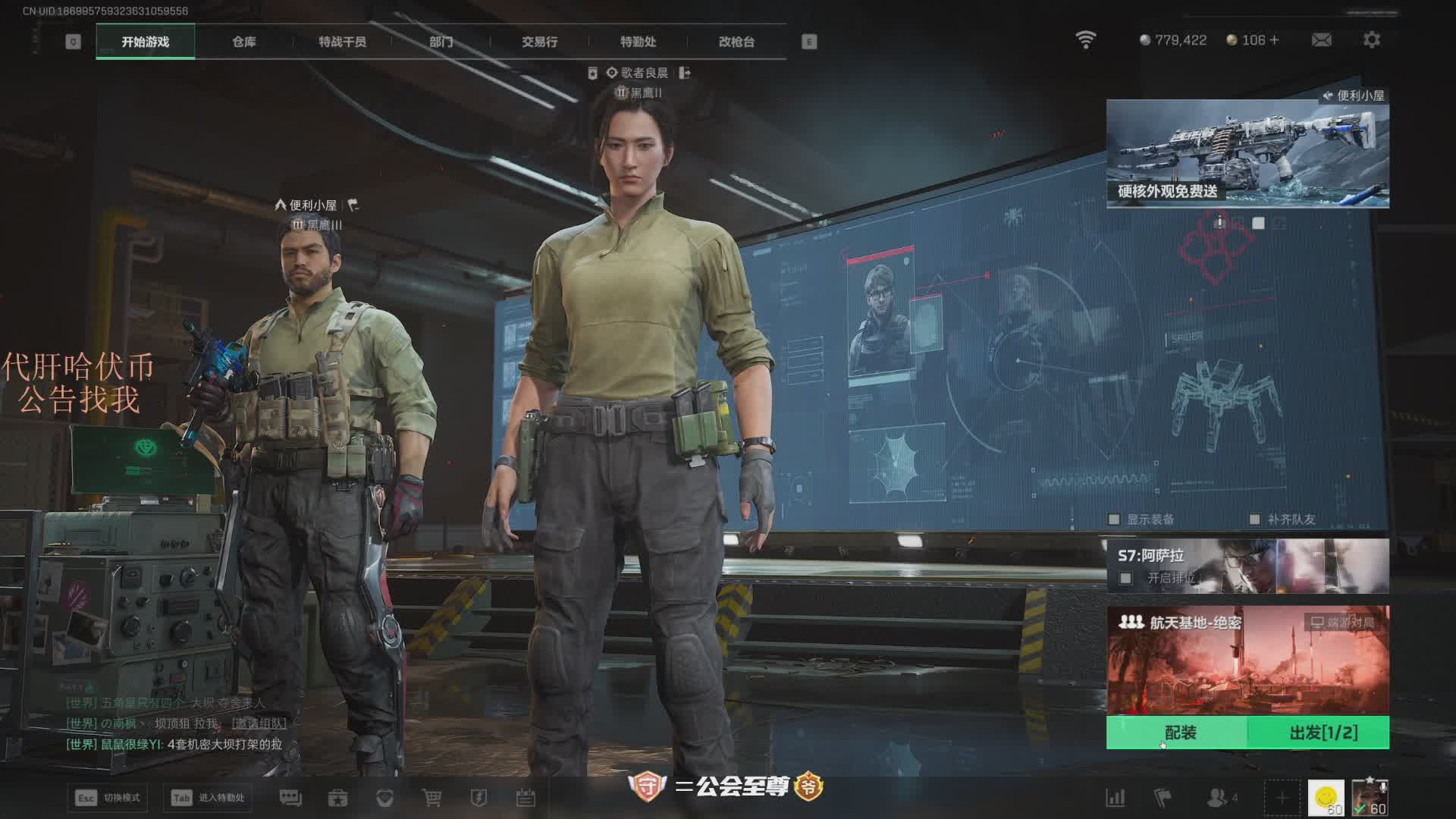Open the 特战干员 tab
The image size is (1456, 819).
click(x=342, y=42)
